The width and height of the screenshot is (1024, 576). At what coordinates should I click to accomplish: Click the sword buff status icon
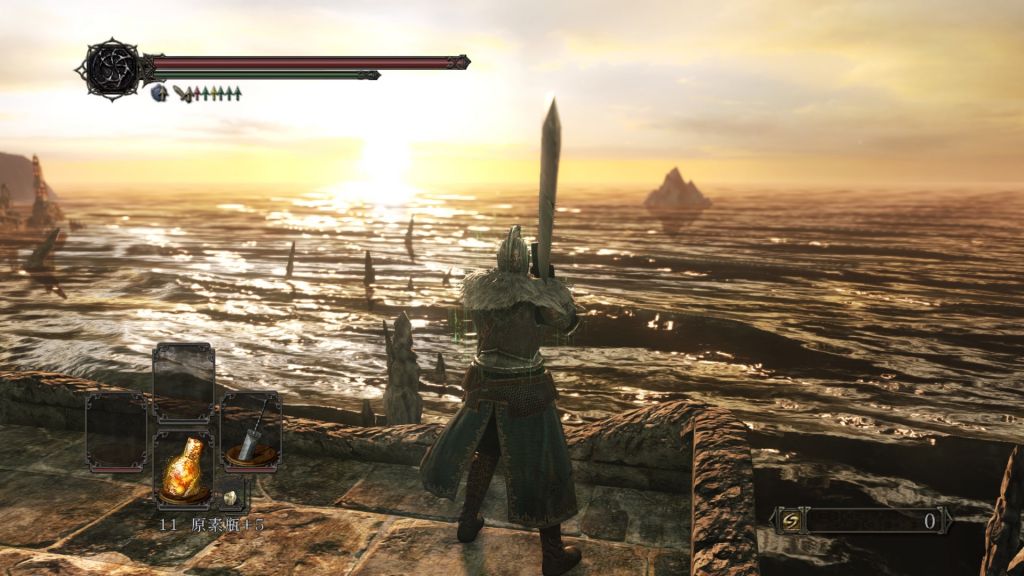click(x=180, y=93)
